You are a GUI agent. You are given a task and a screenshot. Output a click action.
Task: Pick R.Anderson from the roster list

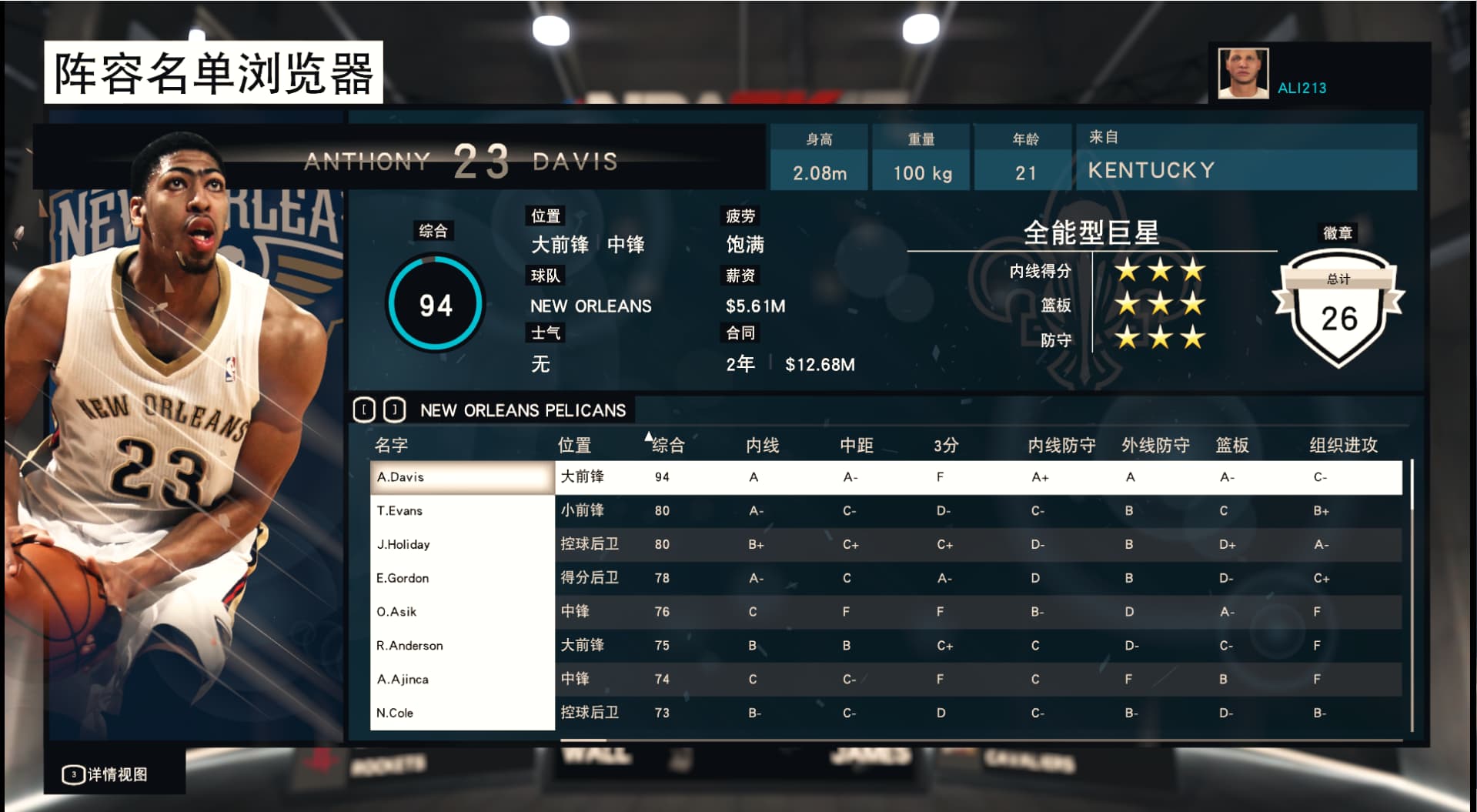pyautogui.click(x=462, y=646)
